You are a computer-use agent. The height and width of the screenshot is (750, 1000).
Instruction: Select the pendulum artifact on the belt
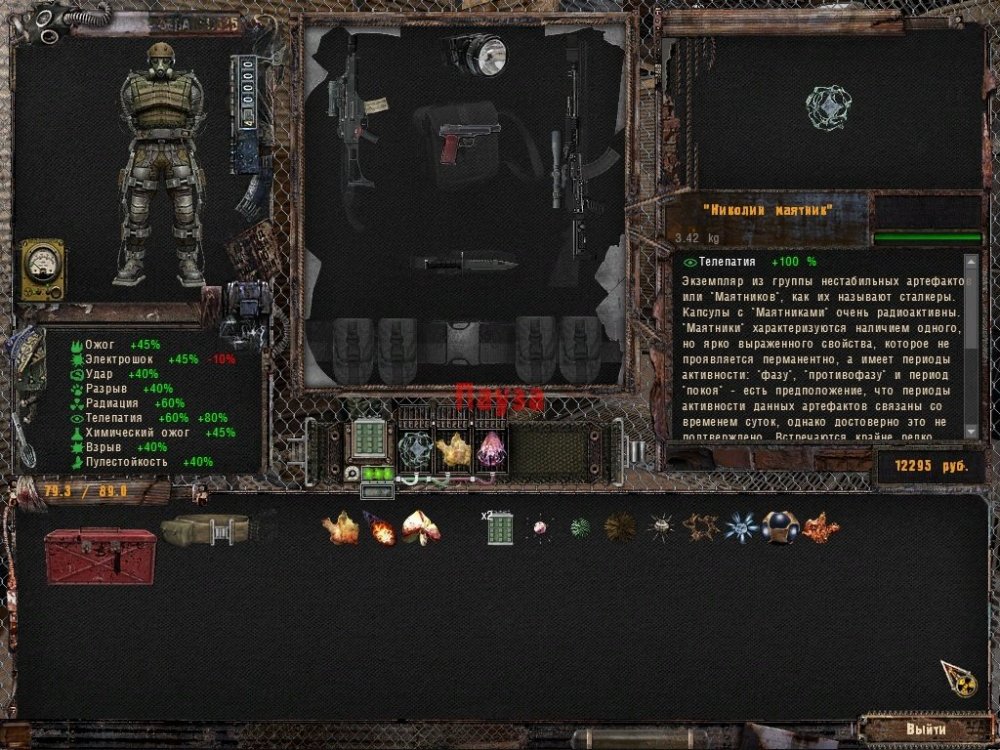coord(415,452)
